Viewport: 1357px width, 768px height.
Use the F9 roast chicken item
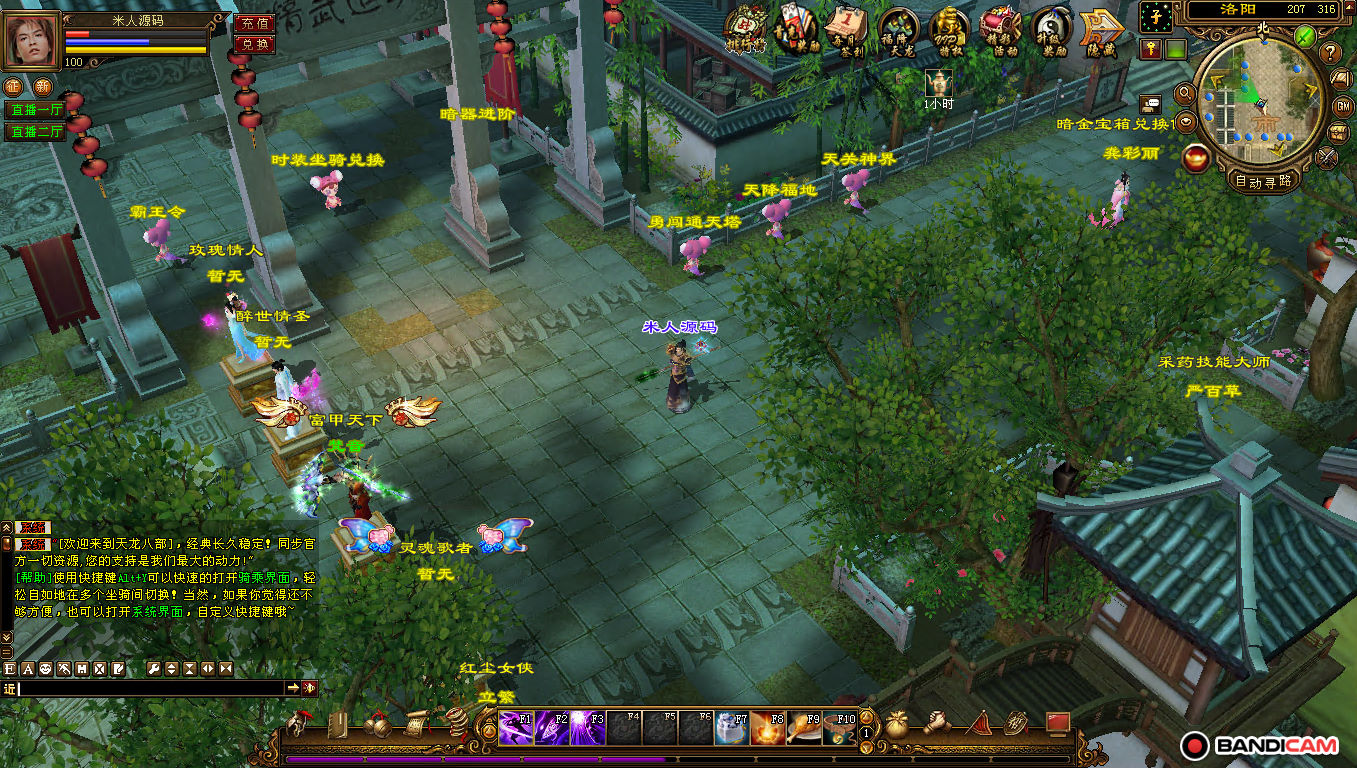coord(805,727)
